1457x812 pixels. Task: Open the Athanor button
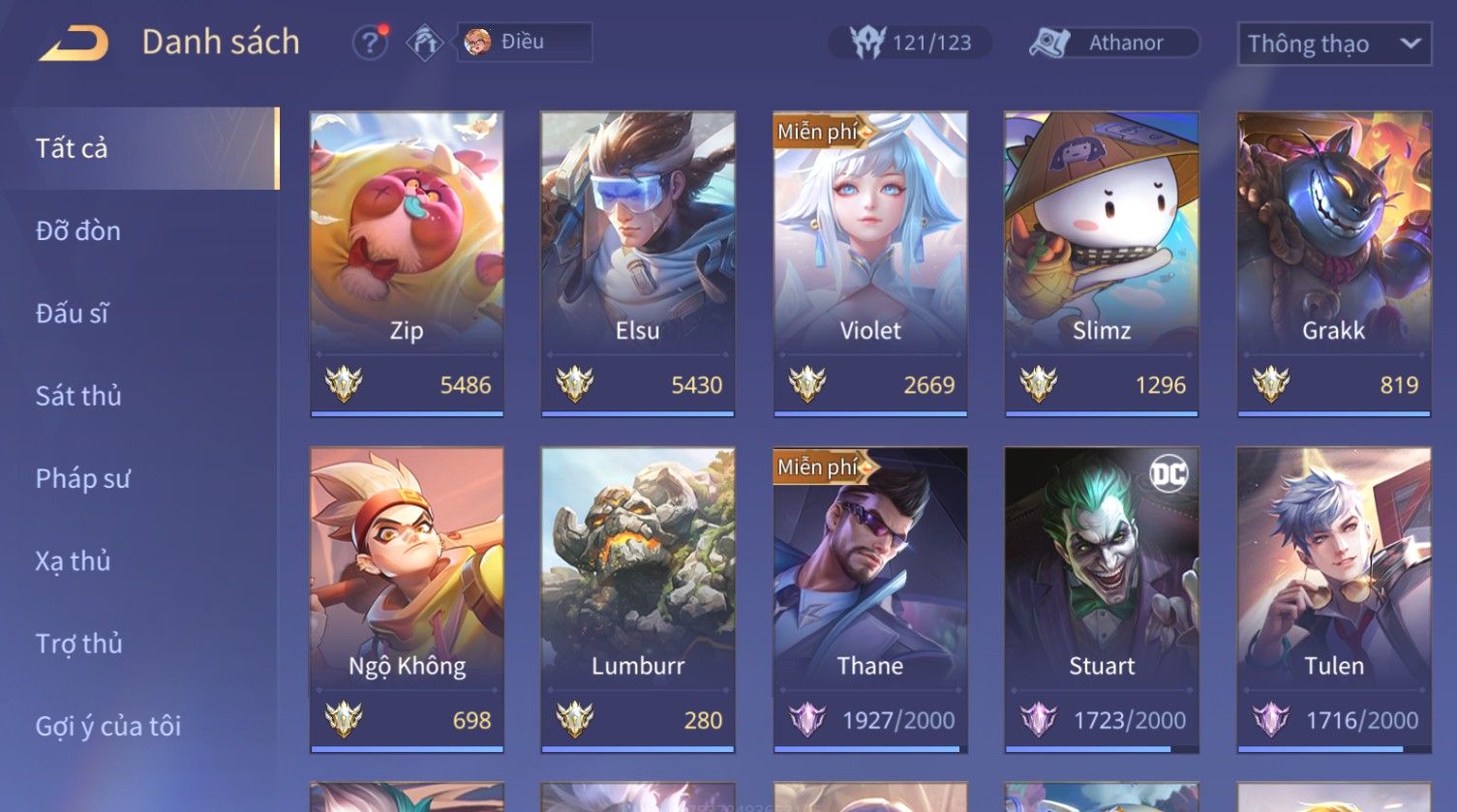point(1114,43)
